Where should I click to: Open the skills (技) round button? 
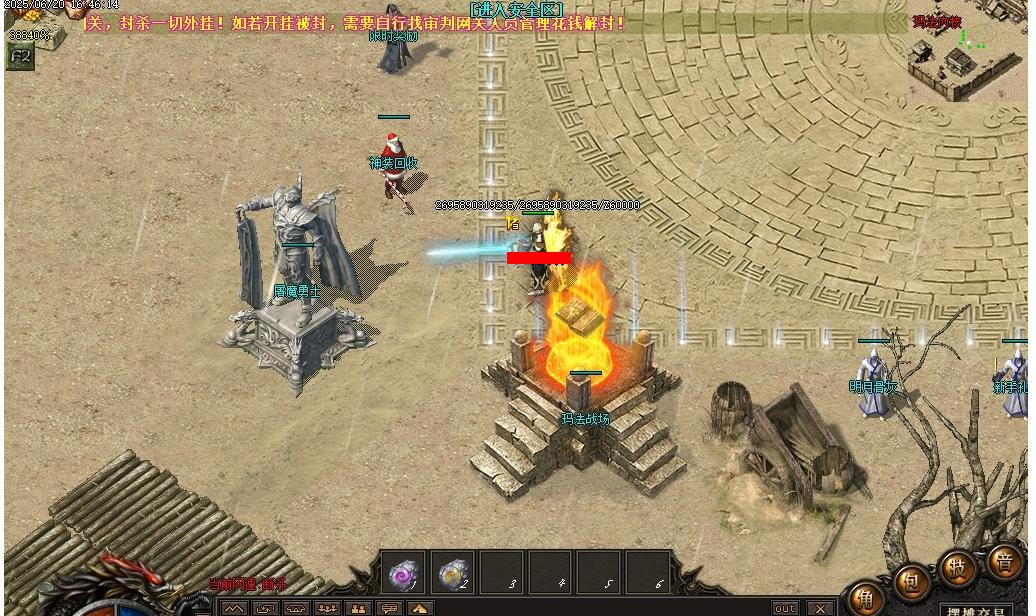point(958,566)
